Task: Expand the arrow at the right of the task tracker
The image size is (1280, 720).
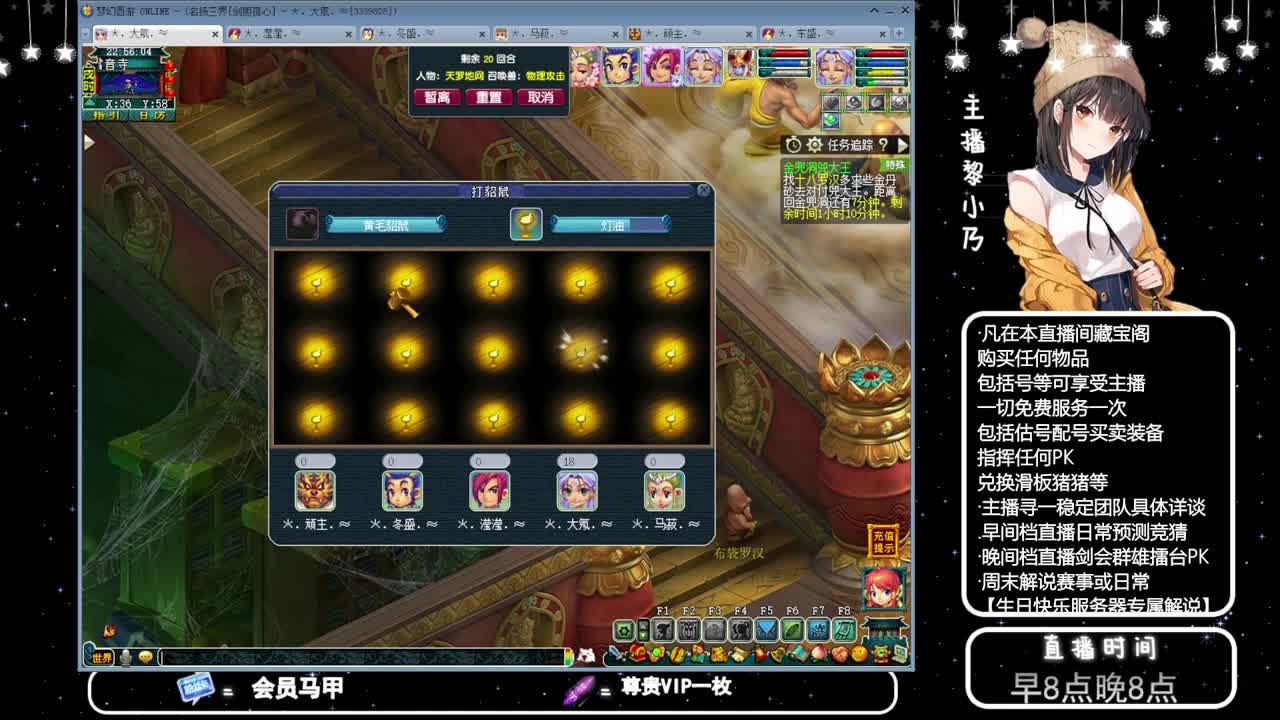Action: click(902, 144)
